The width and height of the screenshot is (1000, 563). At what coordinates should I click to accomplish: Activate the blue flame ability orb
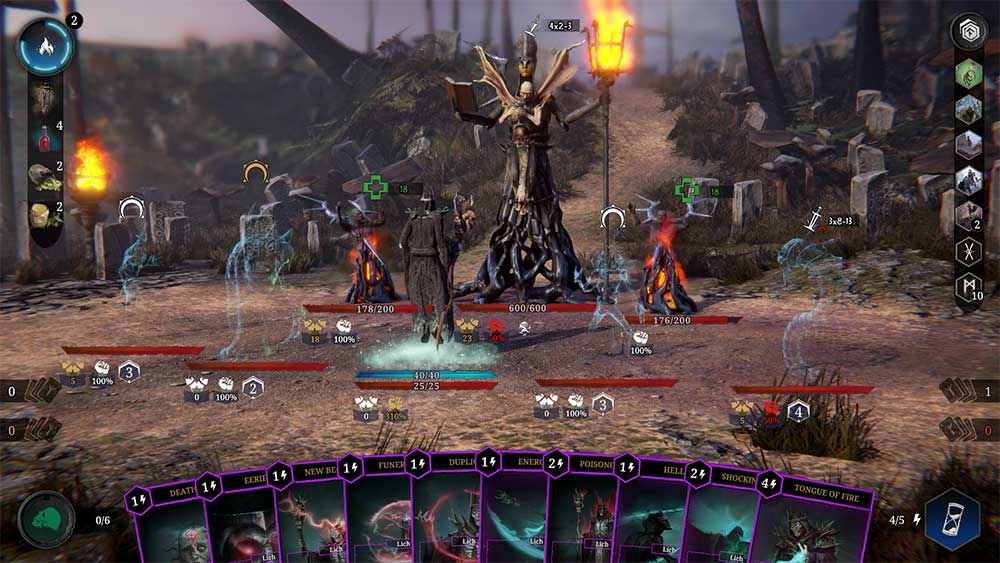pyautogui.click(x=45, y=46)
